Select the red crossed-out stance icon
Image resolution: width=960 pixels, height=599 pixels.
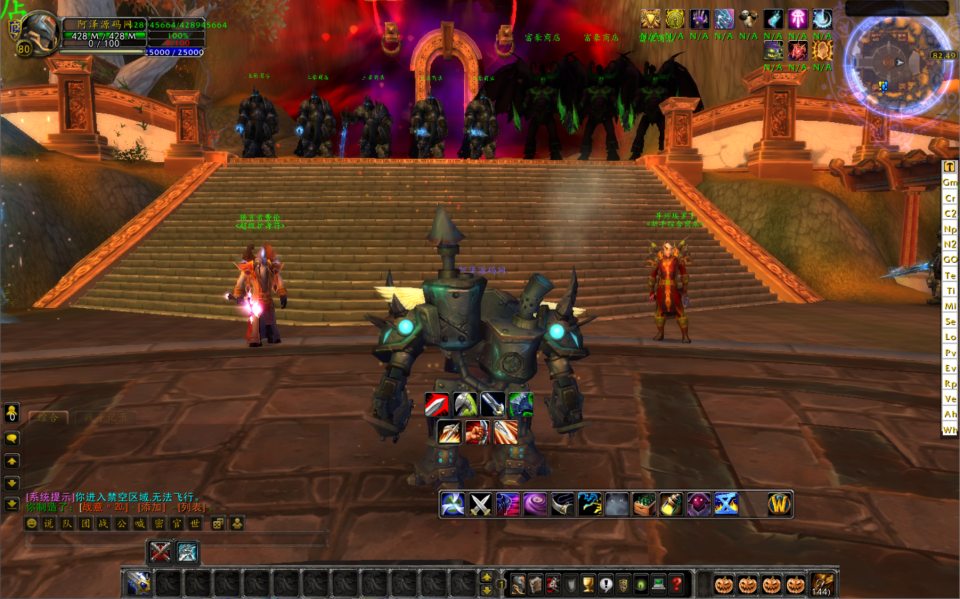click(160, 551)
